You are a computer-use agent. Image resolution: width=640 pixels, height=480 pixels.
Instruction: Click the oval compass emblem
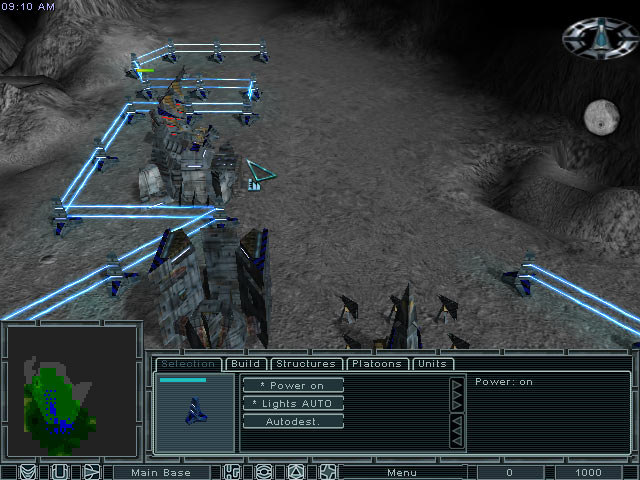[600, 39]
